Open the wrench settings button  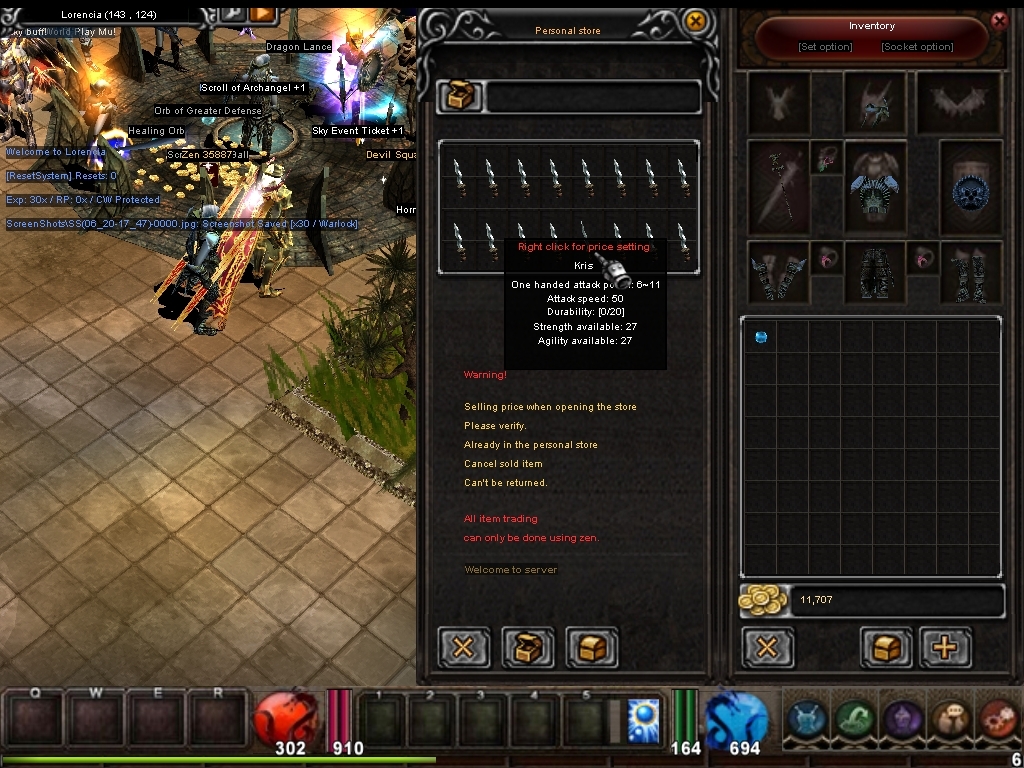(232, 13)
